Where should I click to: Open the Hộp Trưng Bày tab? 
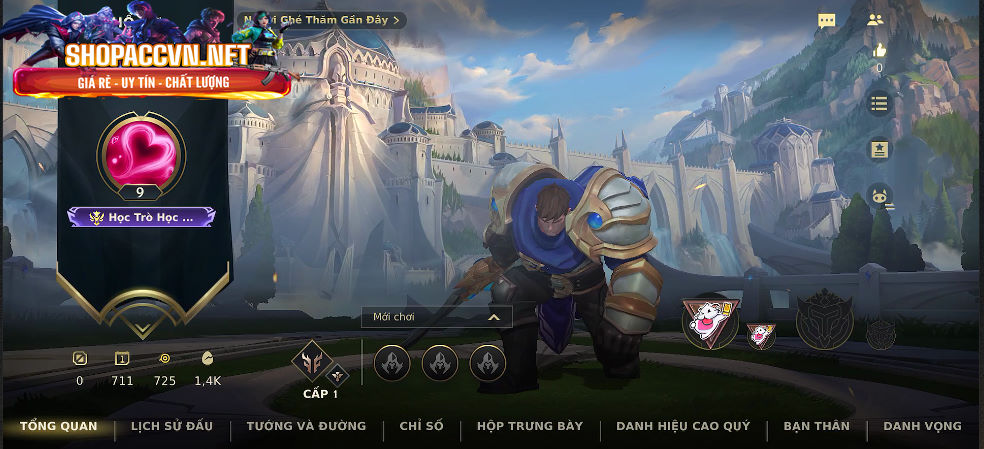point(530,427)
